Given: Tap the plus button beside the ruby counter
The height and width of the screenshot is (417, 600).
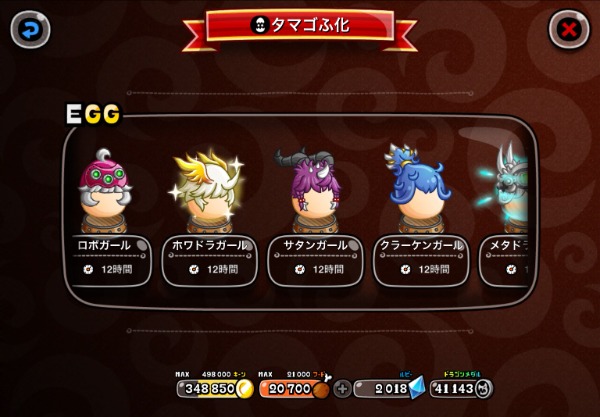Looking at the screenshot, I should 343,389.
